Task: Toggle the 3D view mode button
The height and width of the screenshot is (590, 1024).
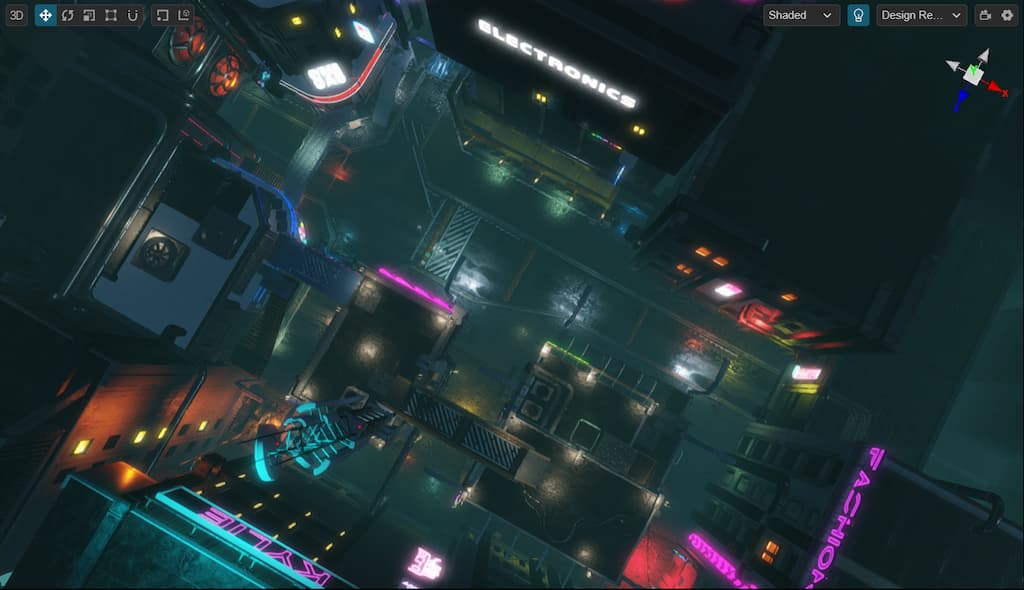Action: coord(16,15)
